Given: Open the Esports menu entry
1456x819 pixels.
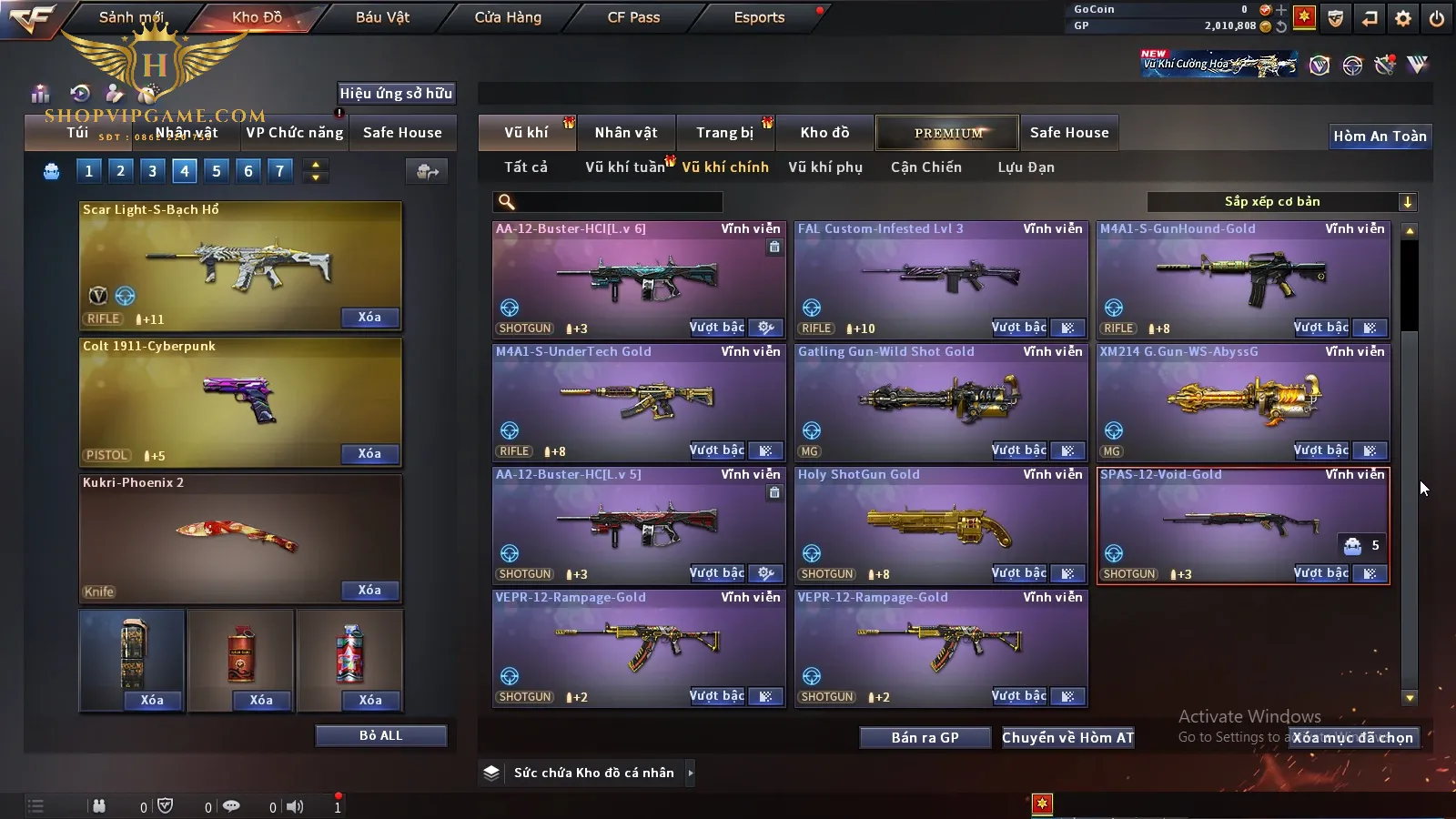Looking at the screenshot, I should pos(759,17).
